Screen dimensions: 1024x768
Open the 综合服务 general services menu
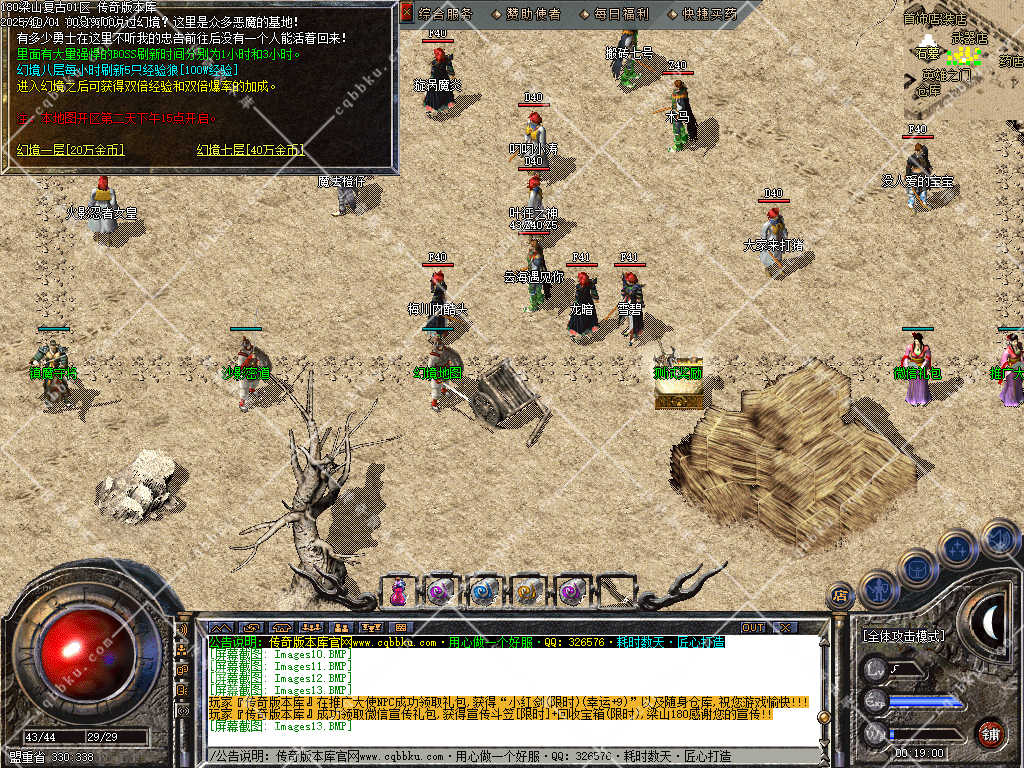coord(446,14)
